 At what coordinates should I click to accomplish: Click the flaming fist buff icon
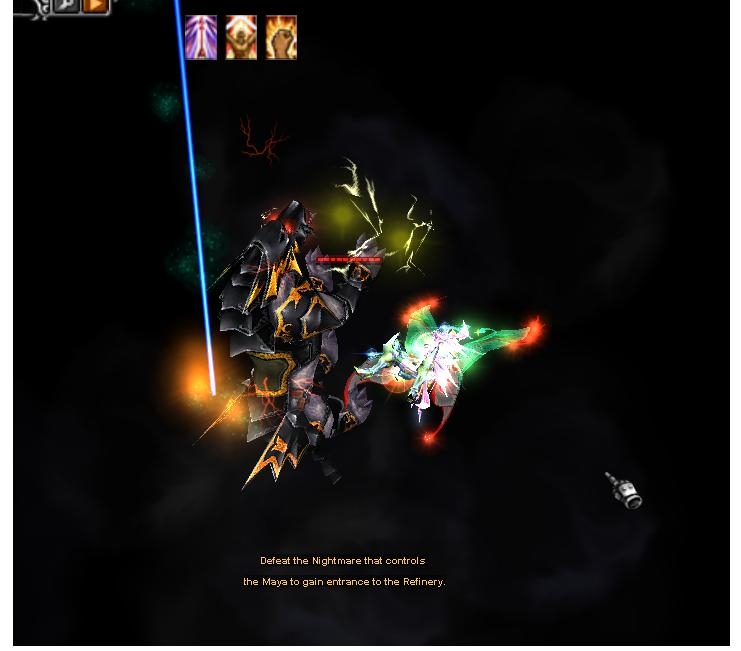click(x=281, y=38)
